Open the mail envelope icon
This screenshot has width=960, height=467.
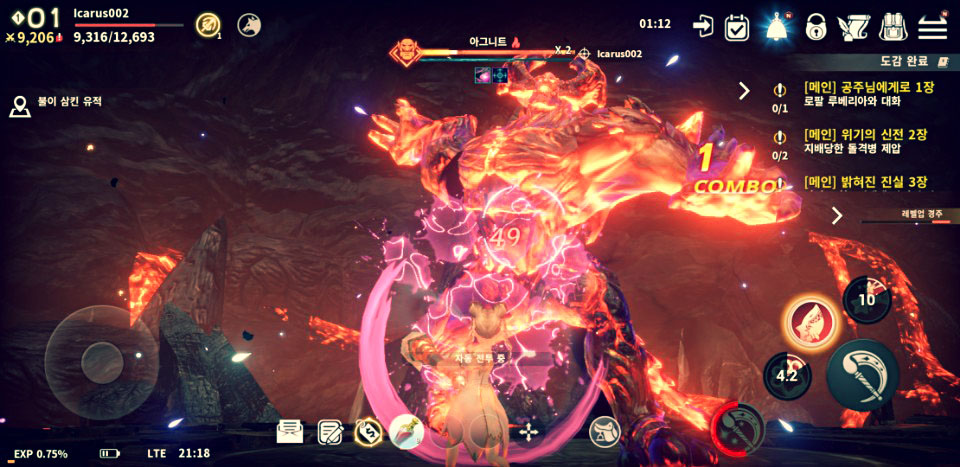[290, 431]
